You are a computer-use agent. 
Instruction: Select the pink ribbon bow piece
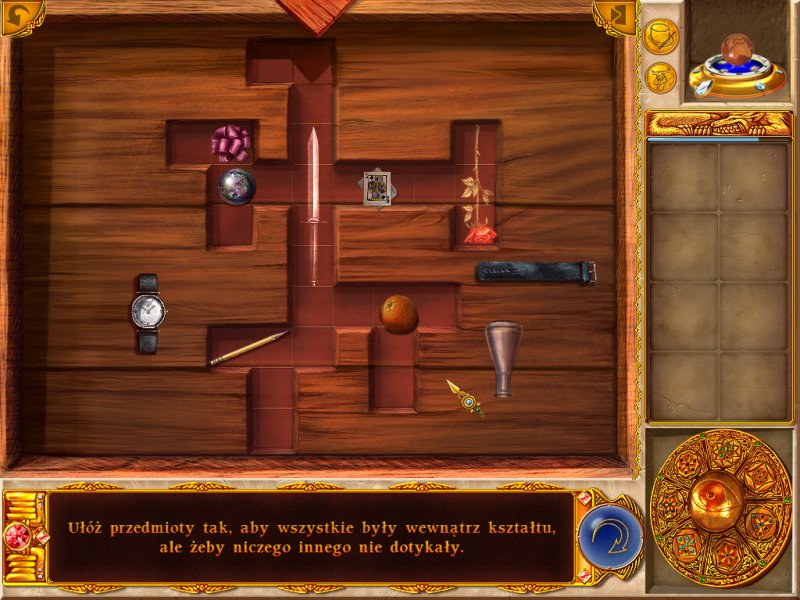(232, 143)
